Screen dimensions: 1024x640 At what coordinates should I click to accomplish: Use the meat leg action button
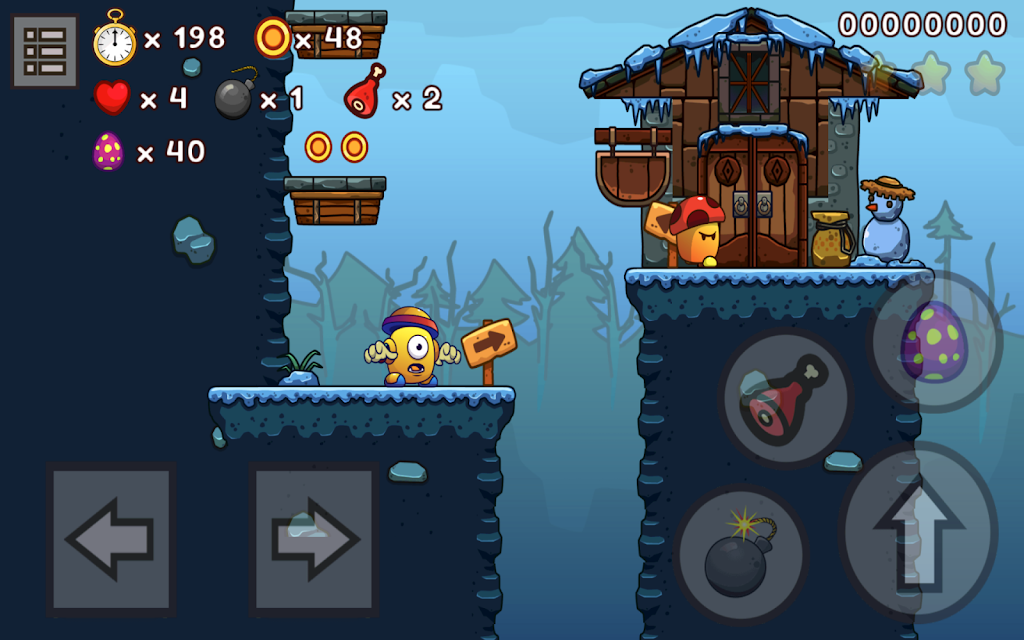pyautogui.click(x=786, y=398)
